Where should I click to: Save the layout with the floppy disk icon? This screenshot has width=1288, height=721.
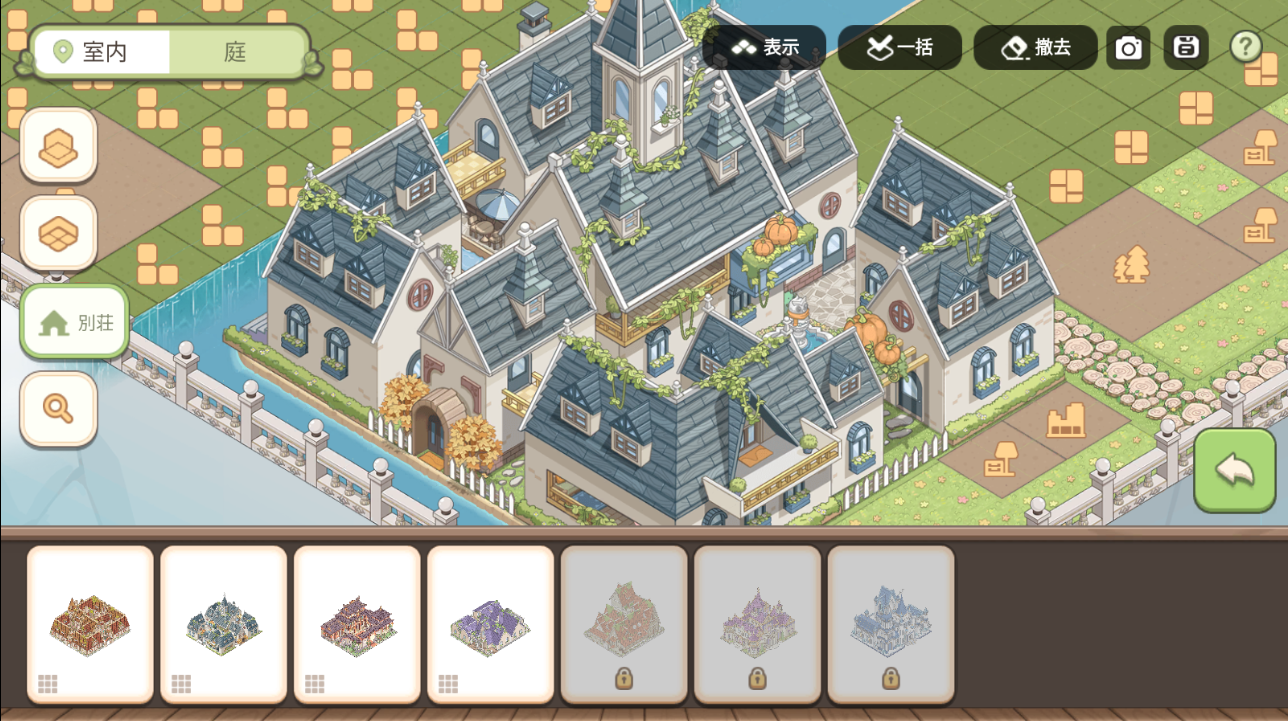coord(1186,47)
